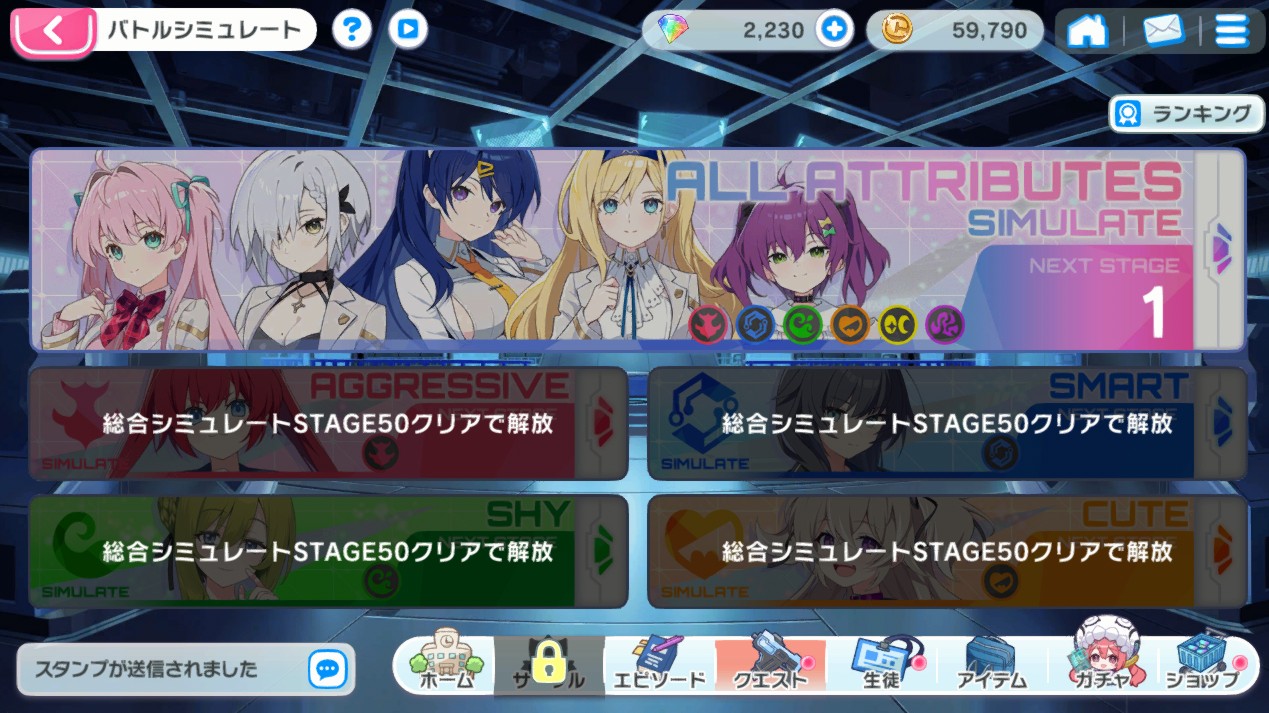Open the ガチャ tab
The image size is (1269, 713).
(x=1099, y=666)
